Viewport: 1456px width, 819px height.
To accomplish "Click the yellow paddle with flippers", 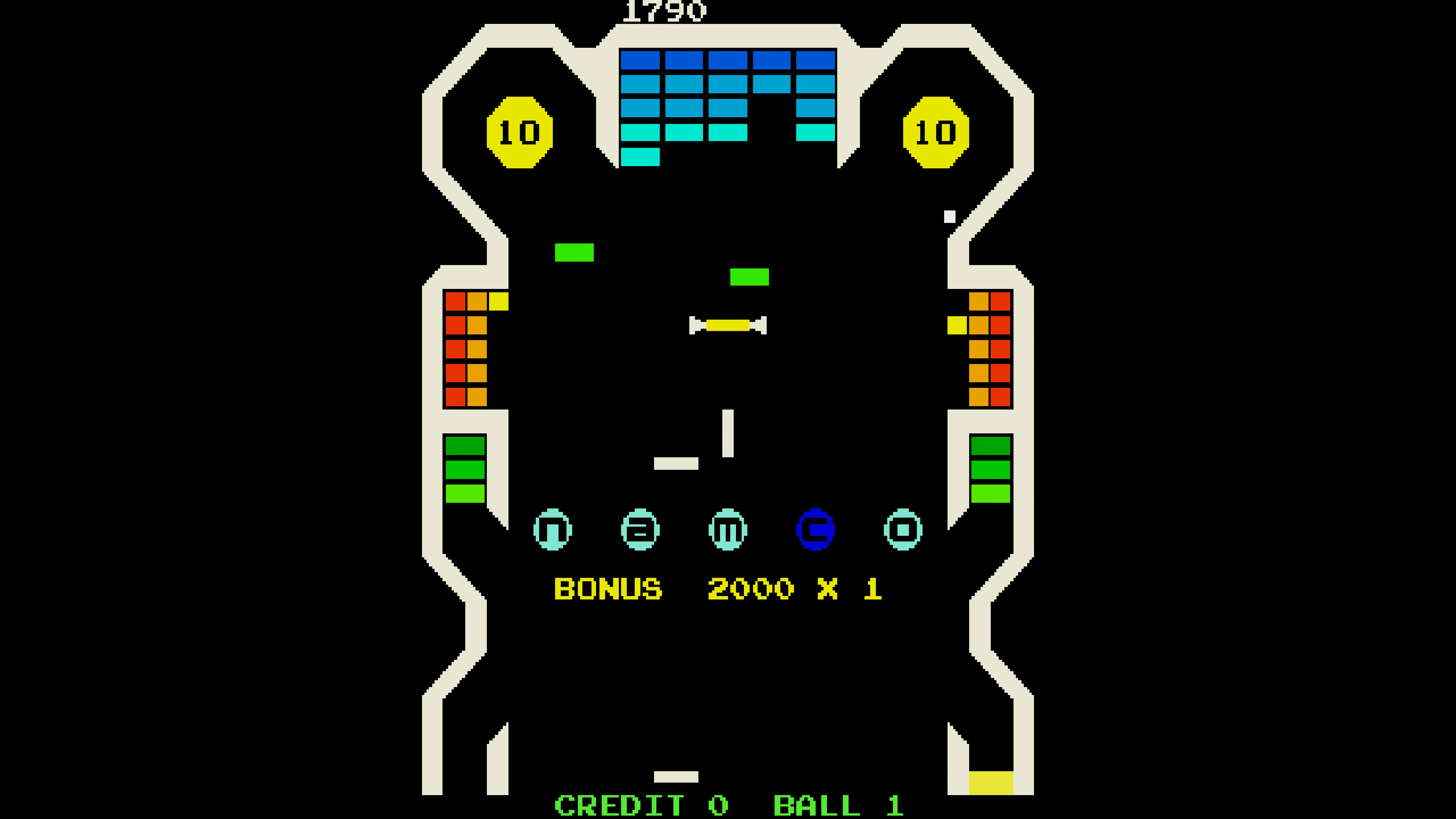I will coord(728,326).
